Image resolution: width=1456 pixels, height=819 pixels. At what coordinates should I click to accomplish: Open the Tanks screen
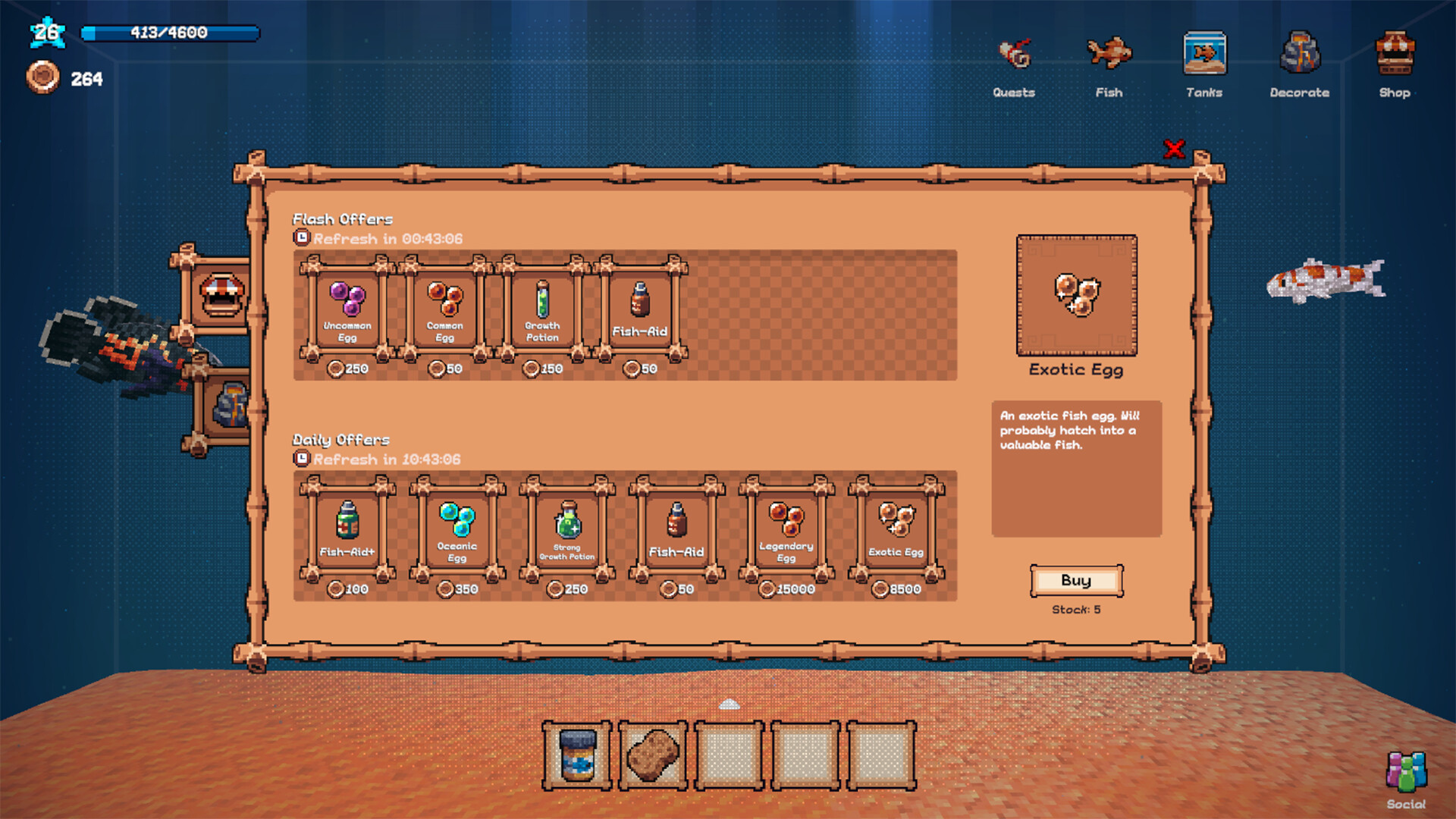pyautogui.click(x=1203, y=53)
